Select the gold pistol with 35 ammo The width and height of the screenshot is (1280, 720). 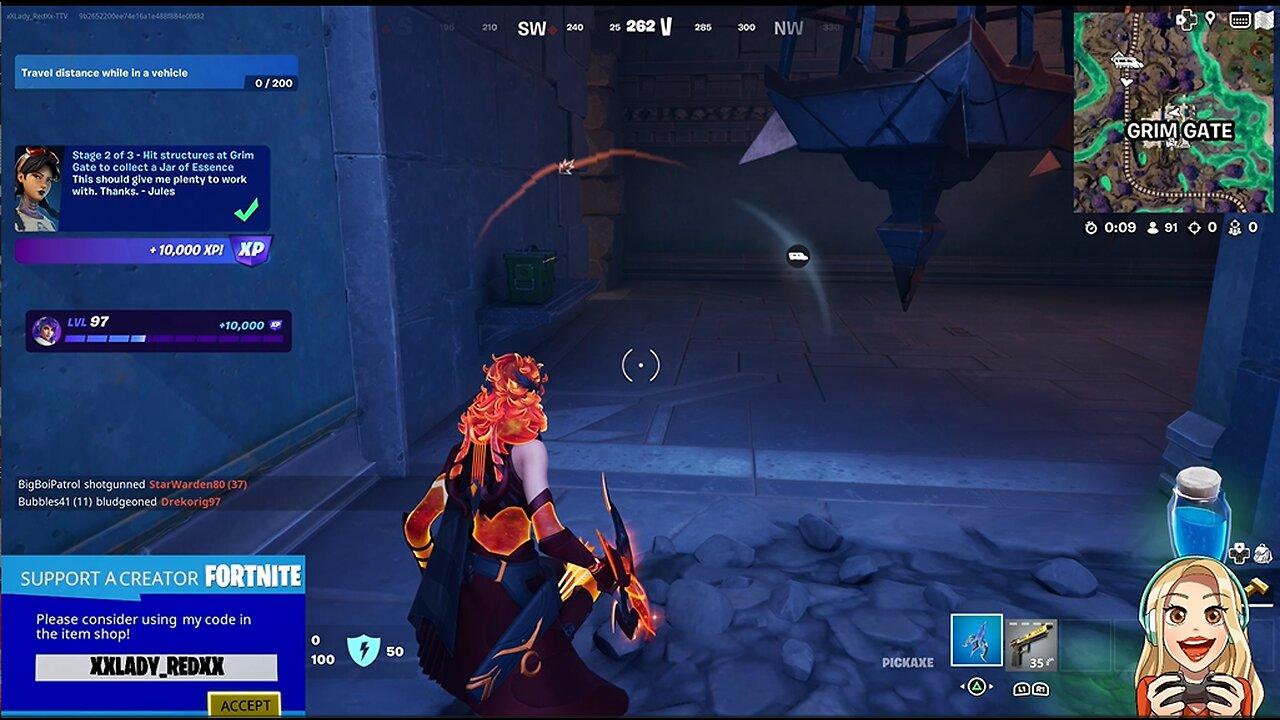1031,644
